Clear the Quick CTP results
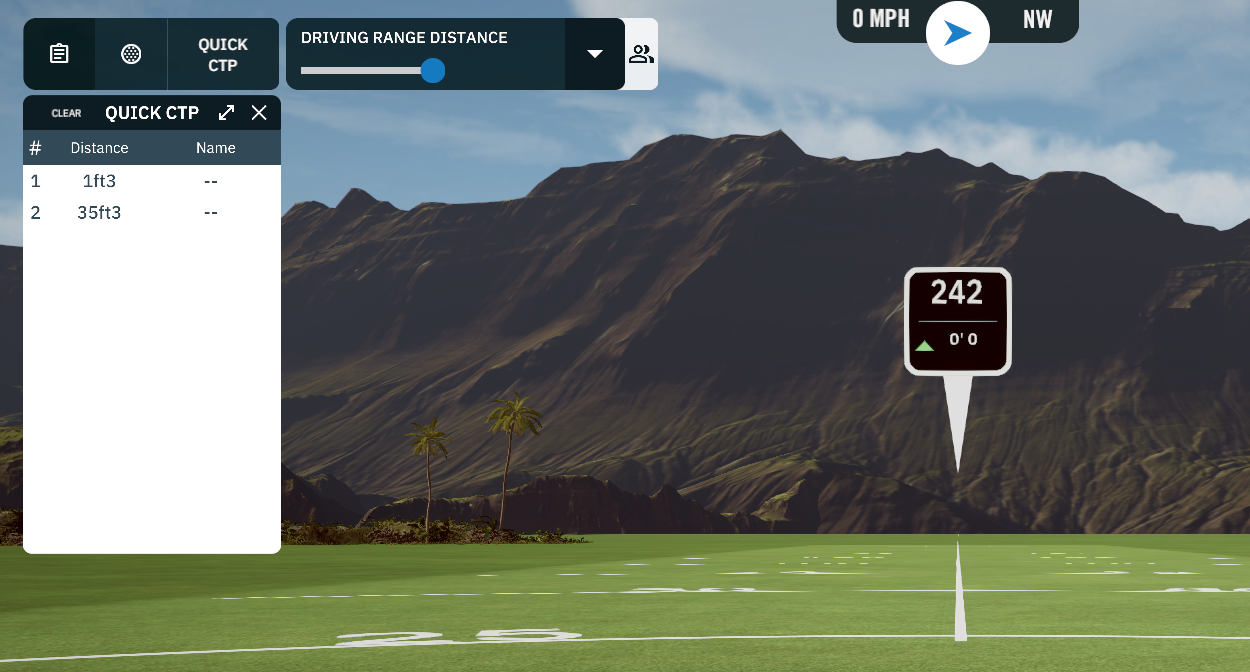The image size is (1250, 672). [66, 113]
